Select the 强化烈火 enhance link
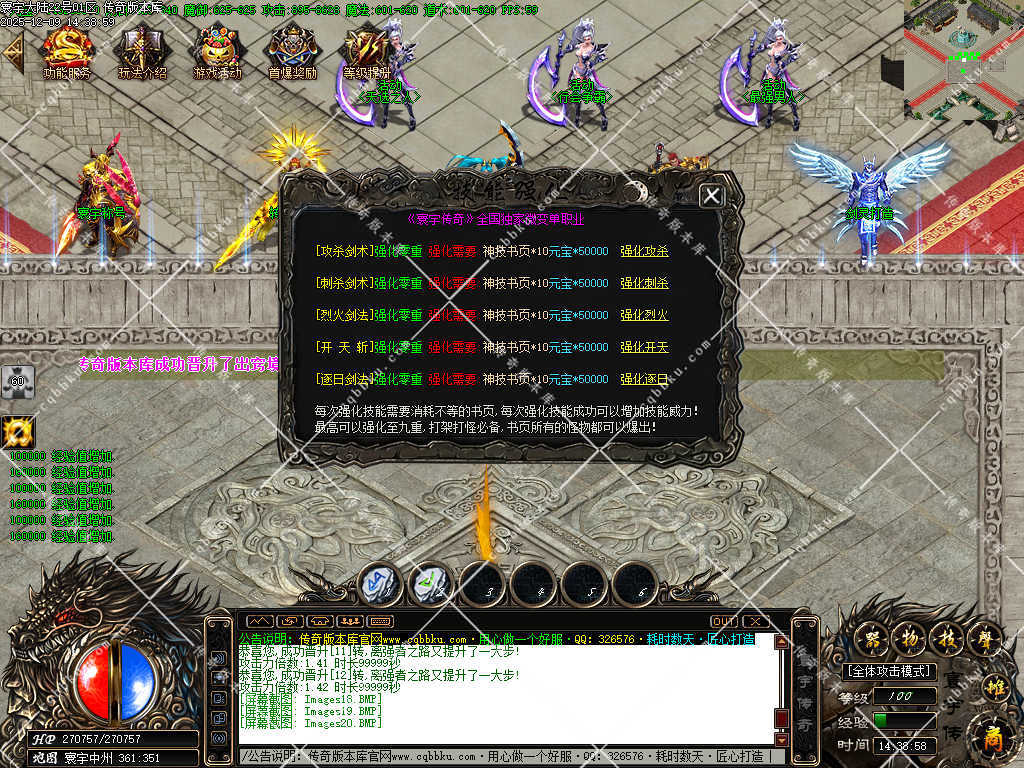 (x=644, y=315)
